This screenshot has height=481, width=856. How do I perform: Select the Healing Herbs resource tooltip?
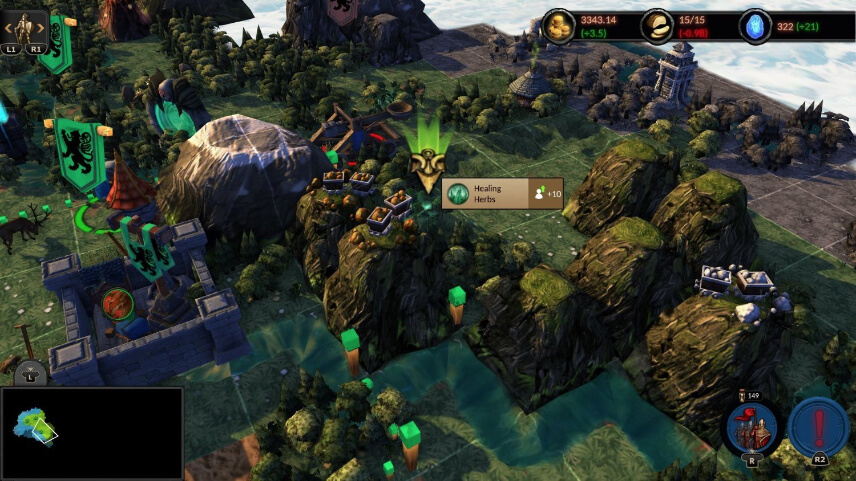coord(503,193)
